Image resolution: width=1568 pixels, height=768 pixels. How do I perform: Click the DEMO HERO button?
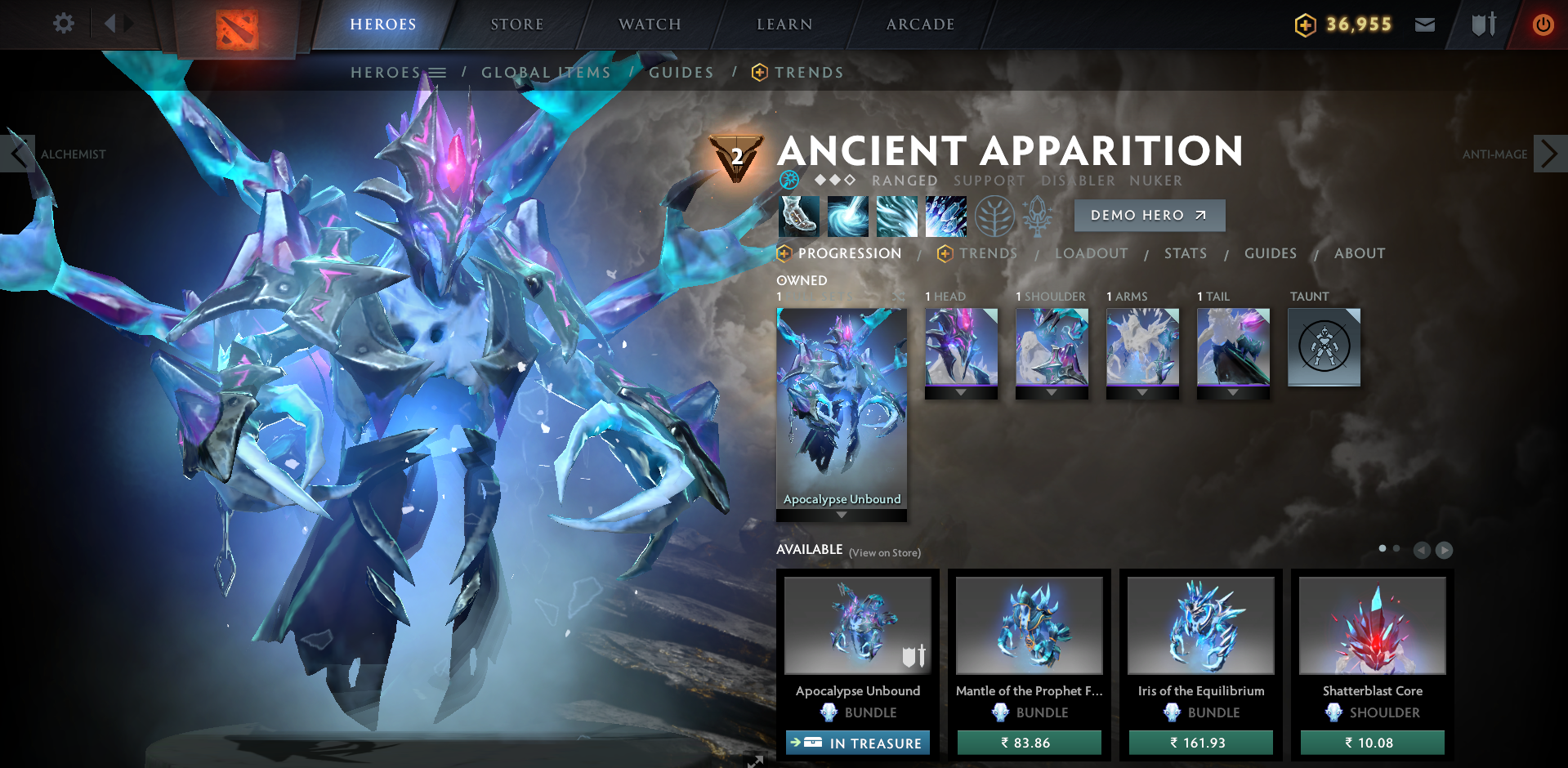[1149, 215]
